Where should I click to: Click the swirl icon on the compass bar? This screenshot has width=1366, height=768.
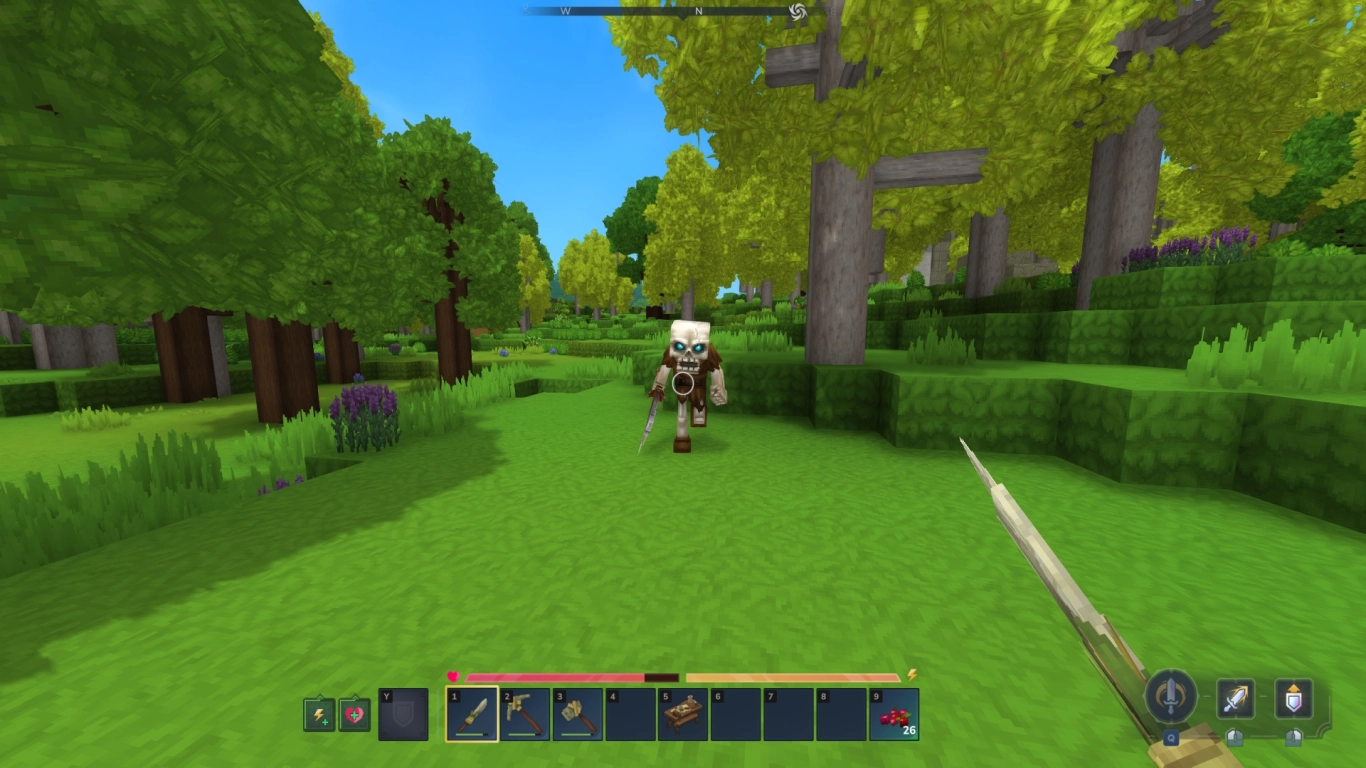(795, 15)
